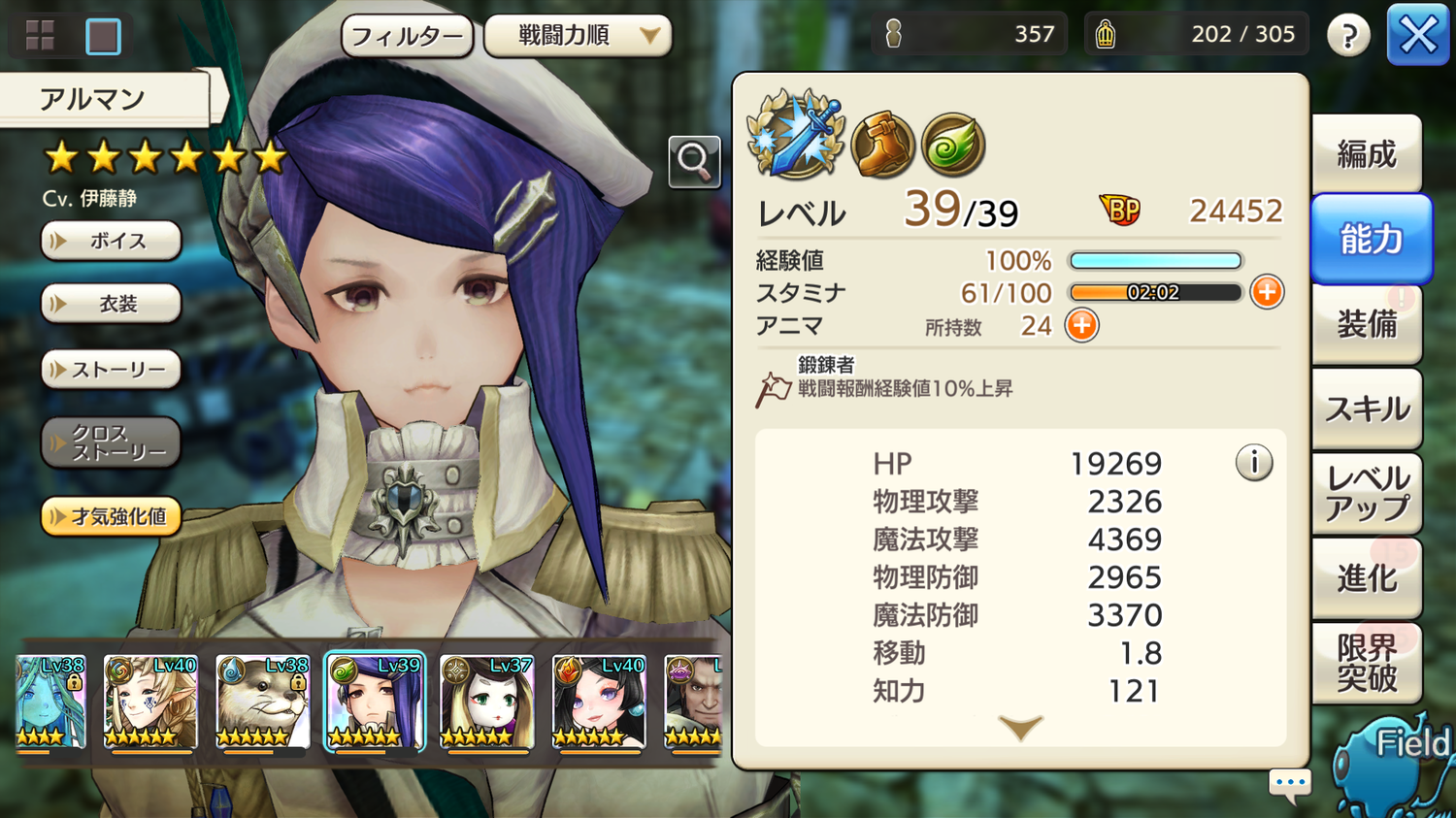Open the ストーリー story button
1456x818 pixels.
pos(112,370)
